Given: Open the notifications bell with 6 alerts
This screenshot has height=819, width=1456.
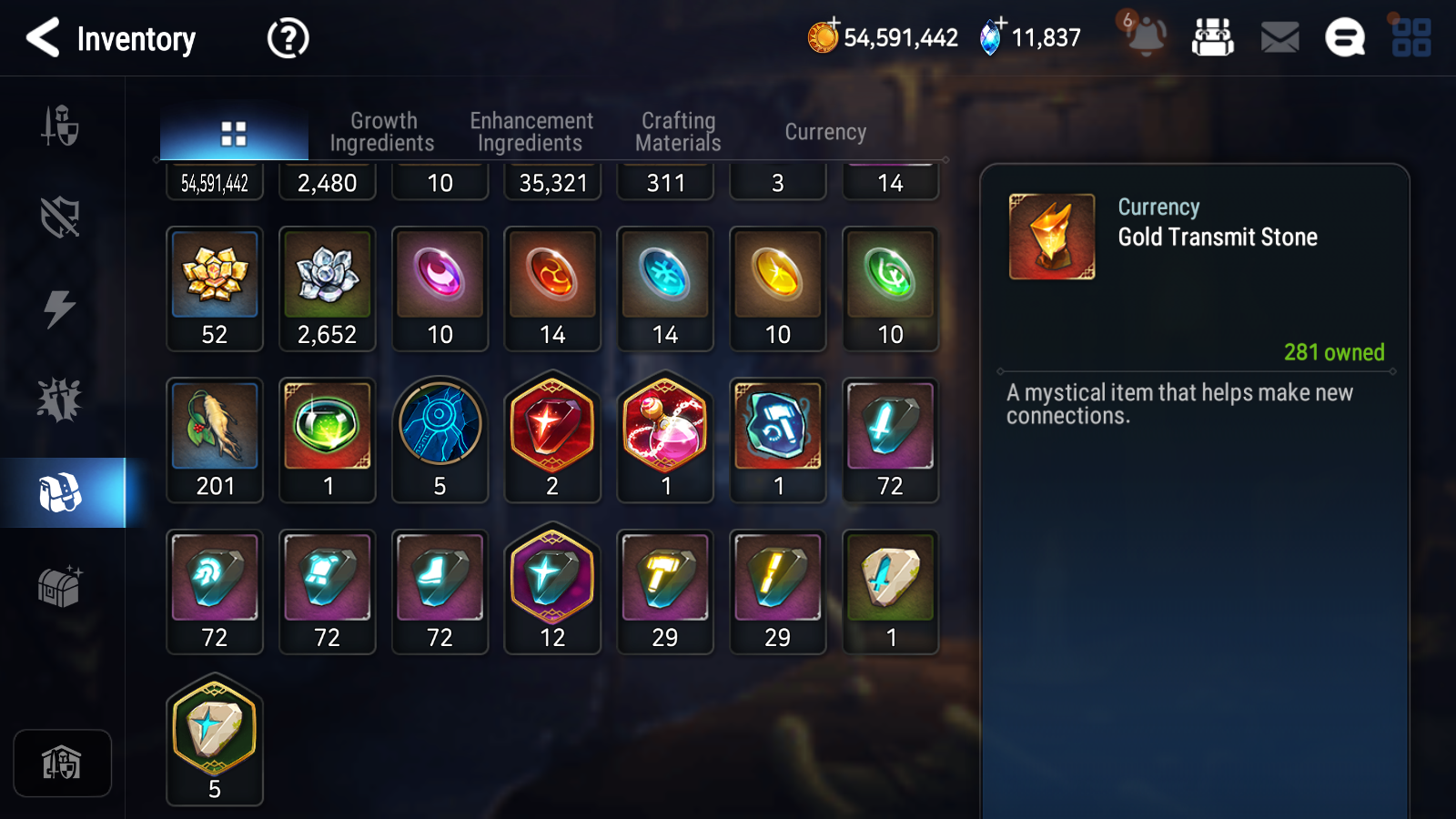Looking at the screenshot, I should (x=1146, y=38).
